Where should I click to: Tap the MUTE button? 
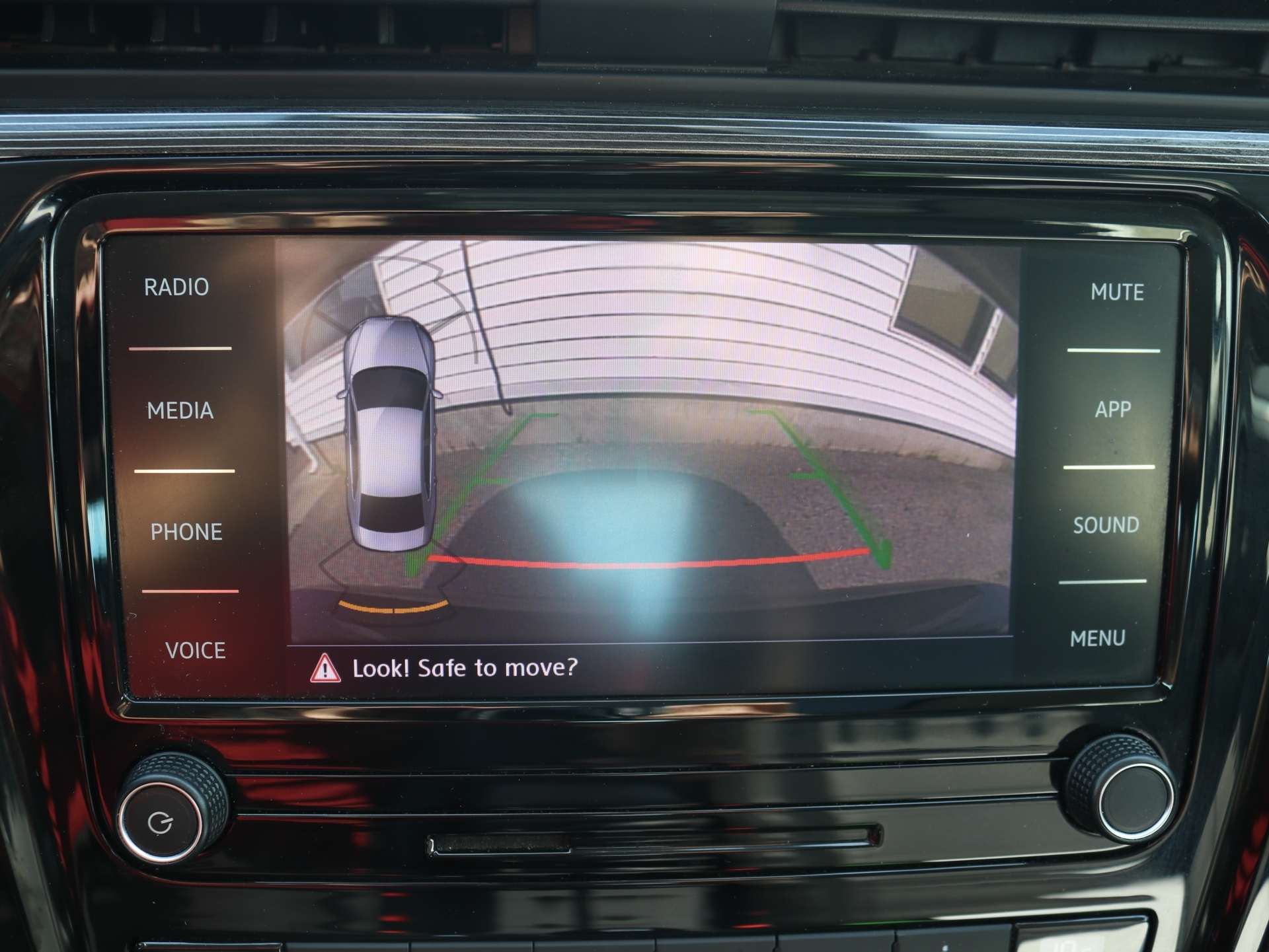coord(1117,292)
